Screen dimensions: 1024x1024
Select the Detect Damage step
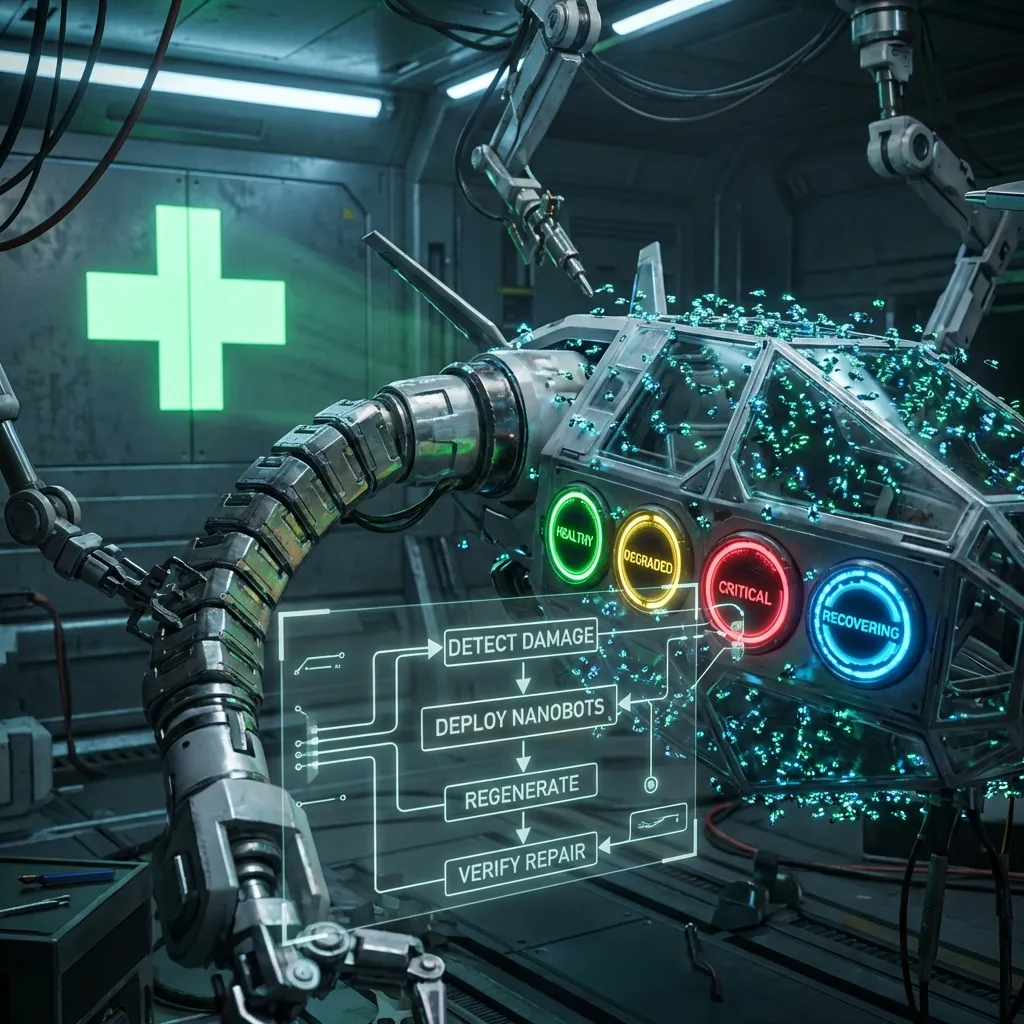click(521, 642)
